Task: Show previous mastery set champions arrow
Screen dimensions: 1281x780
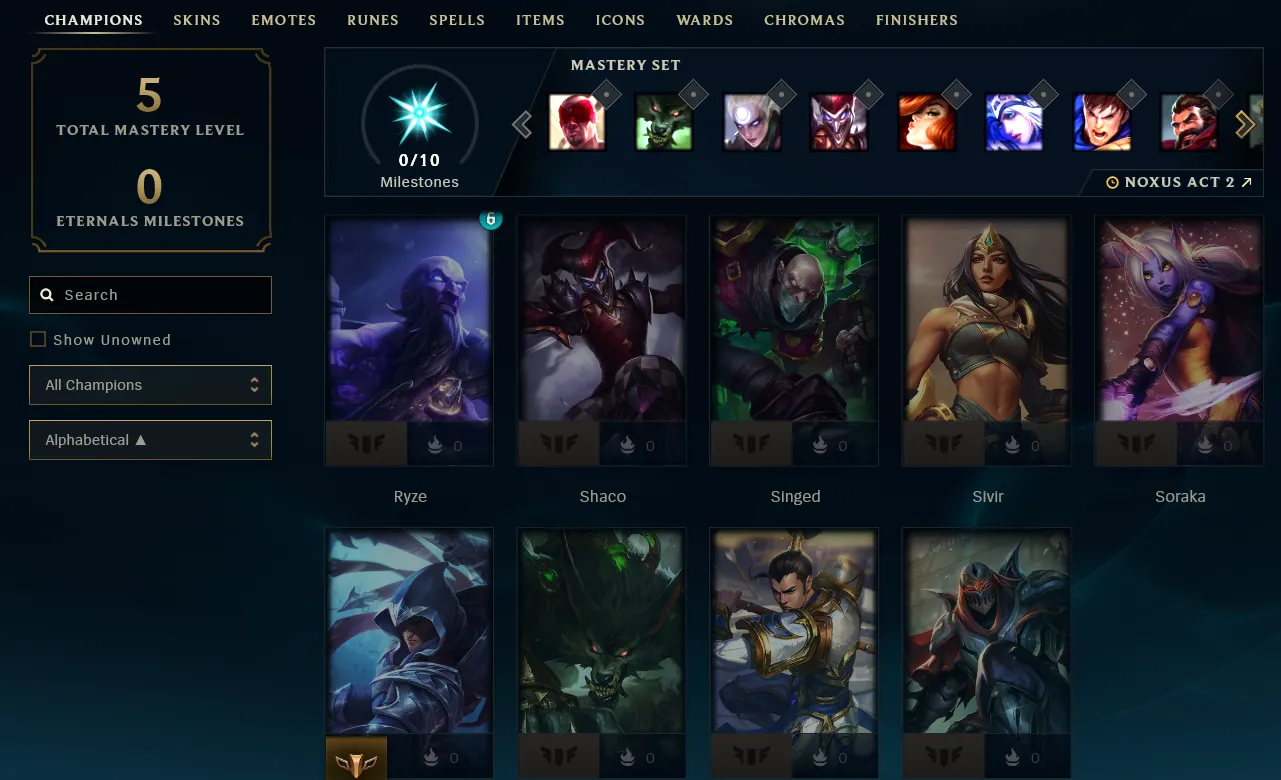Action: point(521,124)
